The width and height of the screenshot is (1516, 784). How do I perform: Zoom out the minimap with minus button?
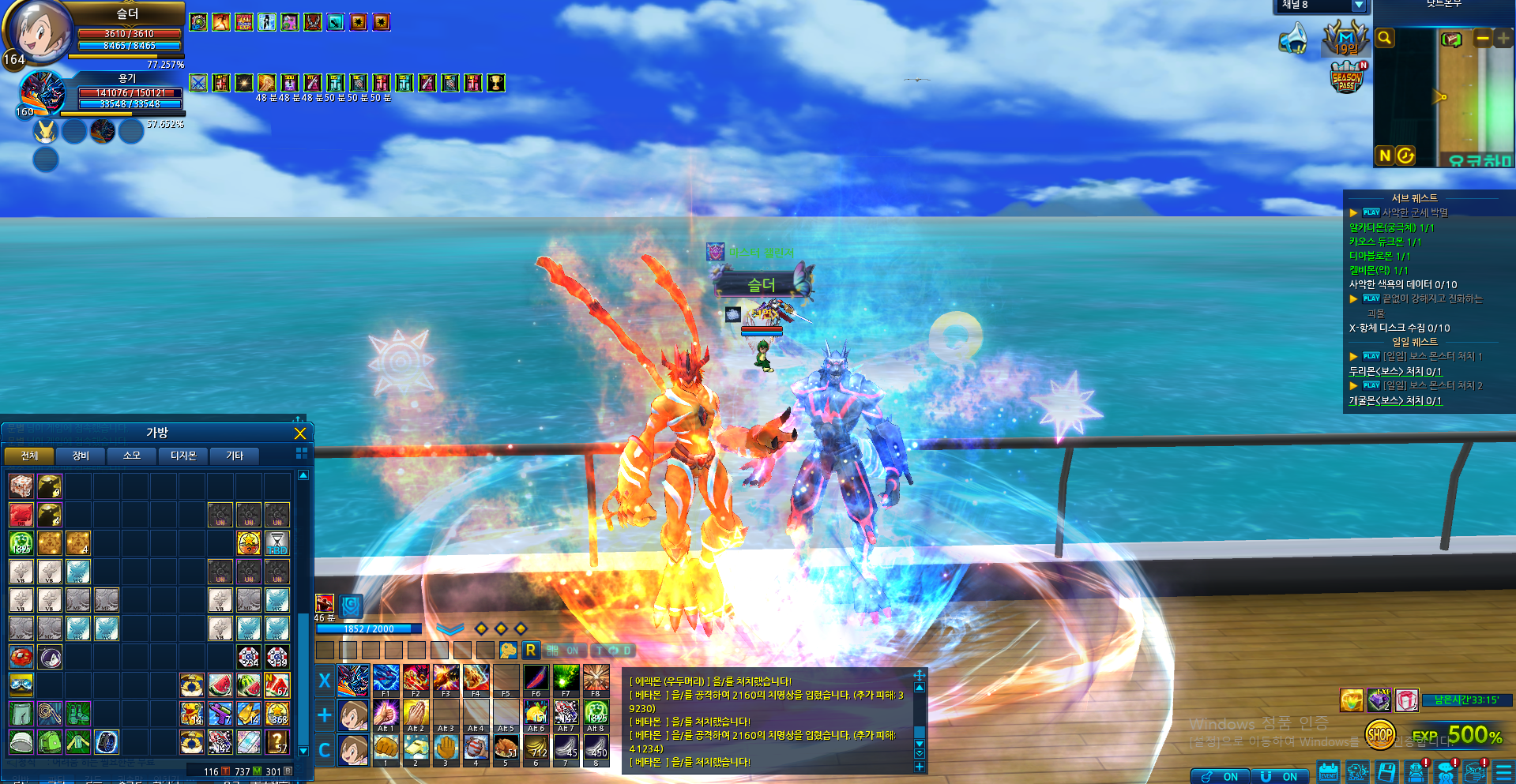(x=1483, y=39)
